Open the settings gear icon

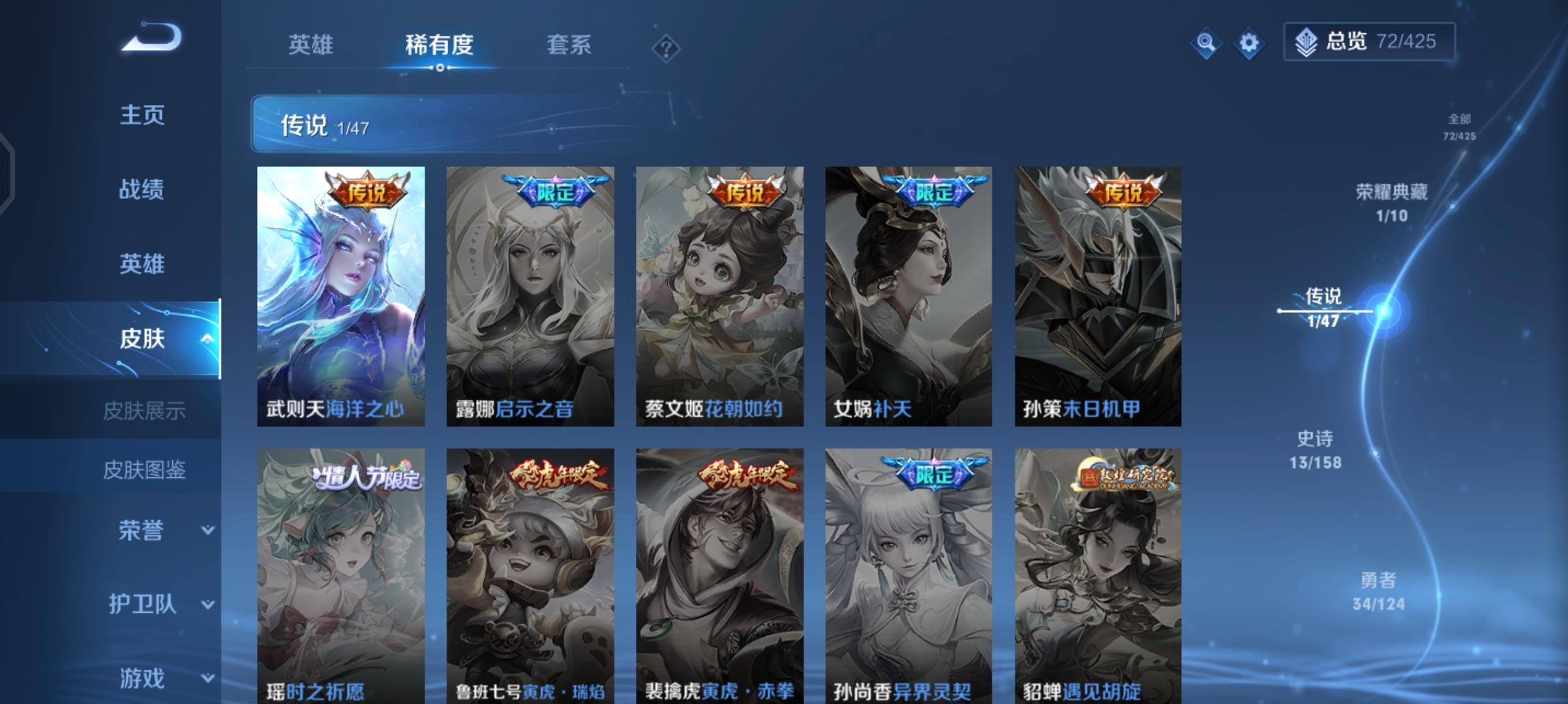click(x=1248, y=43)
